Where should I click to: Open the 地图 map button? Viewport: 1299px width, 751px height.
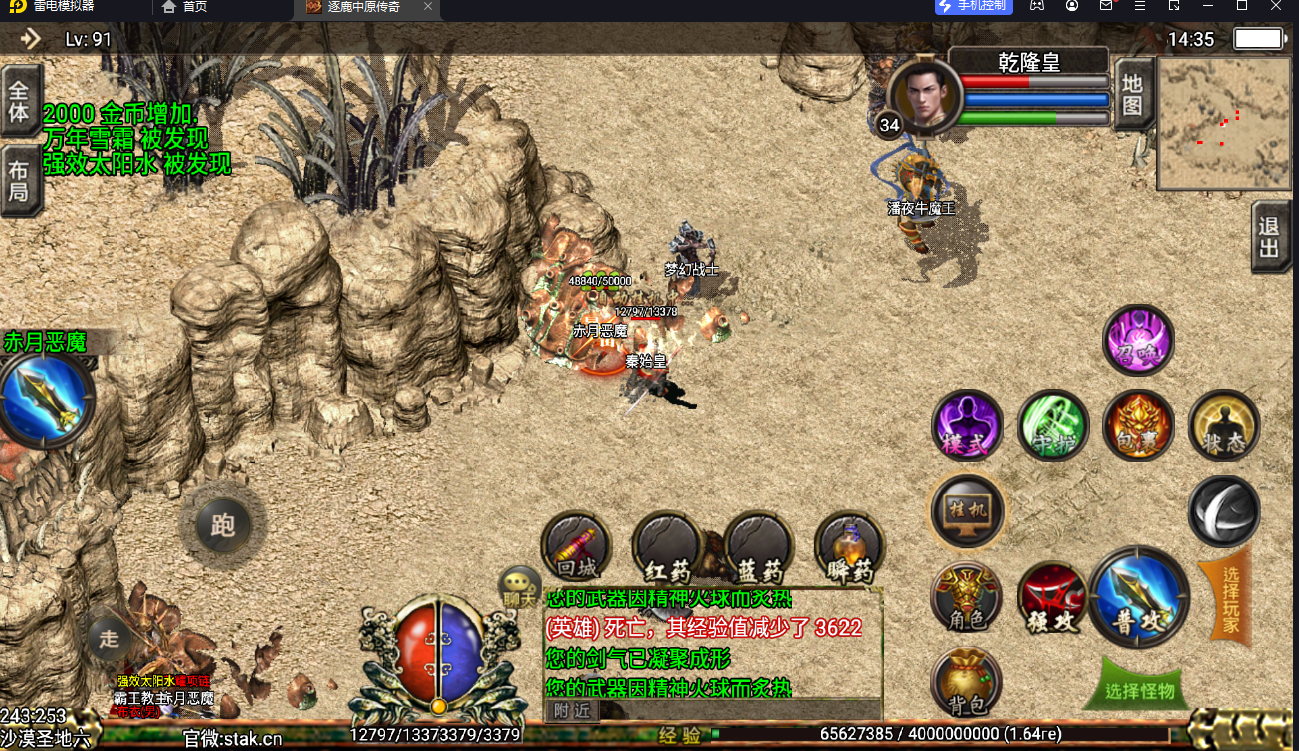coord(1132,94)
